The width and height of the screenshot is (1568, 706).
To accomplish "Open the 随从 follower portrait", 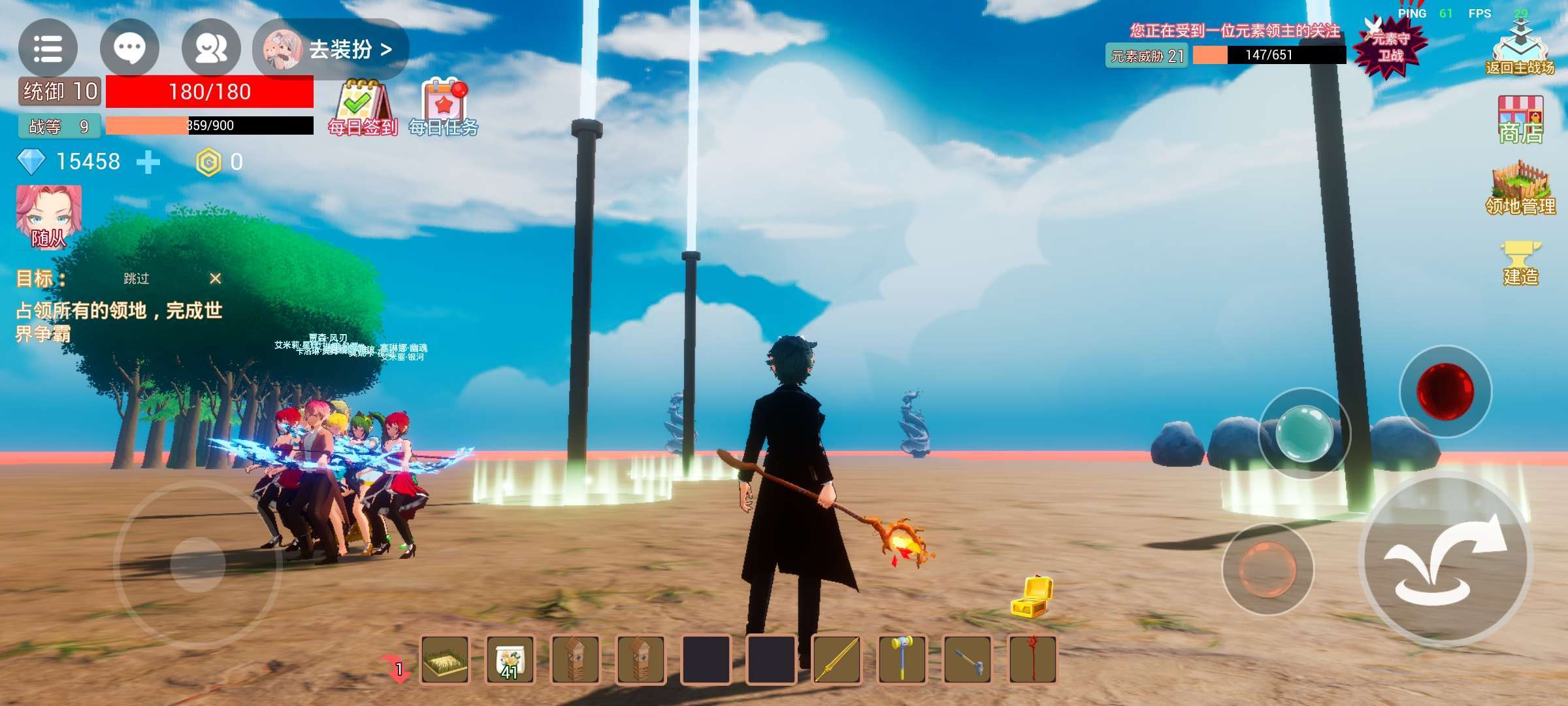I will coord(49,216).
